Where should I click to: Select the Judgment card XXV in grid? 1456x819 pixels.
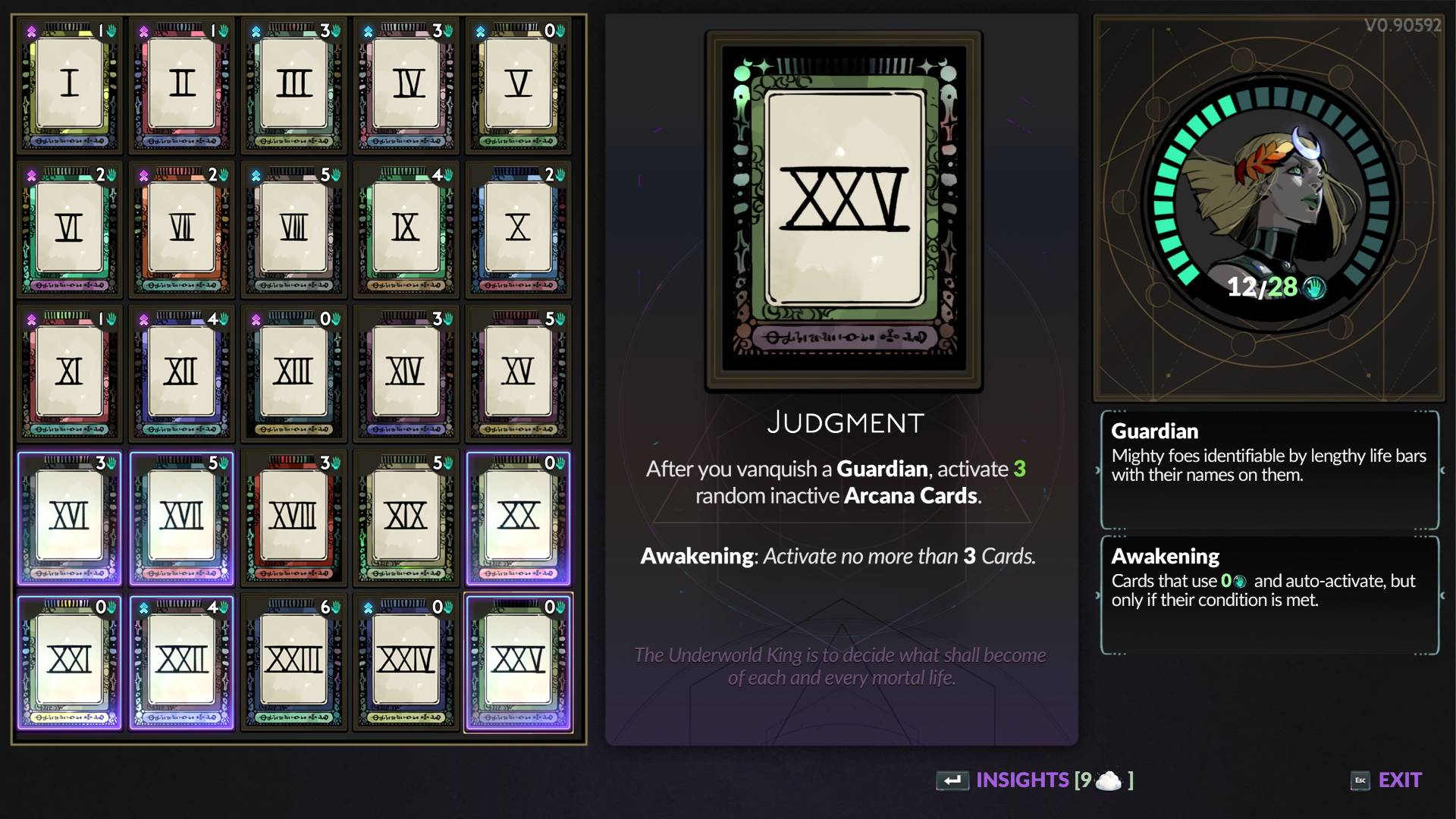[519, 661]
